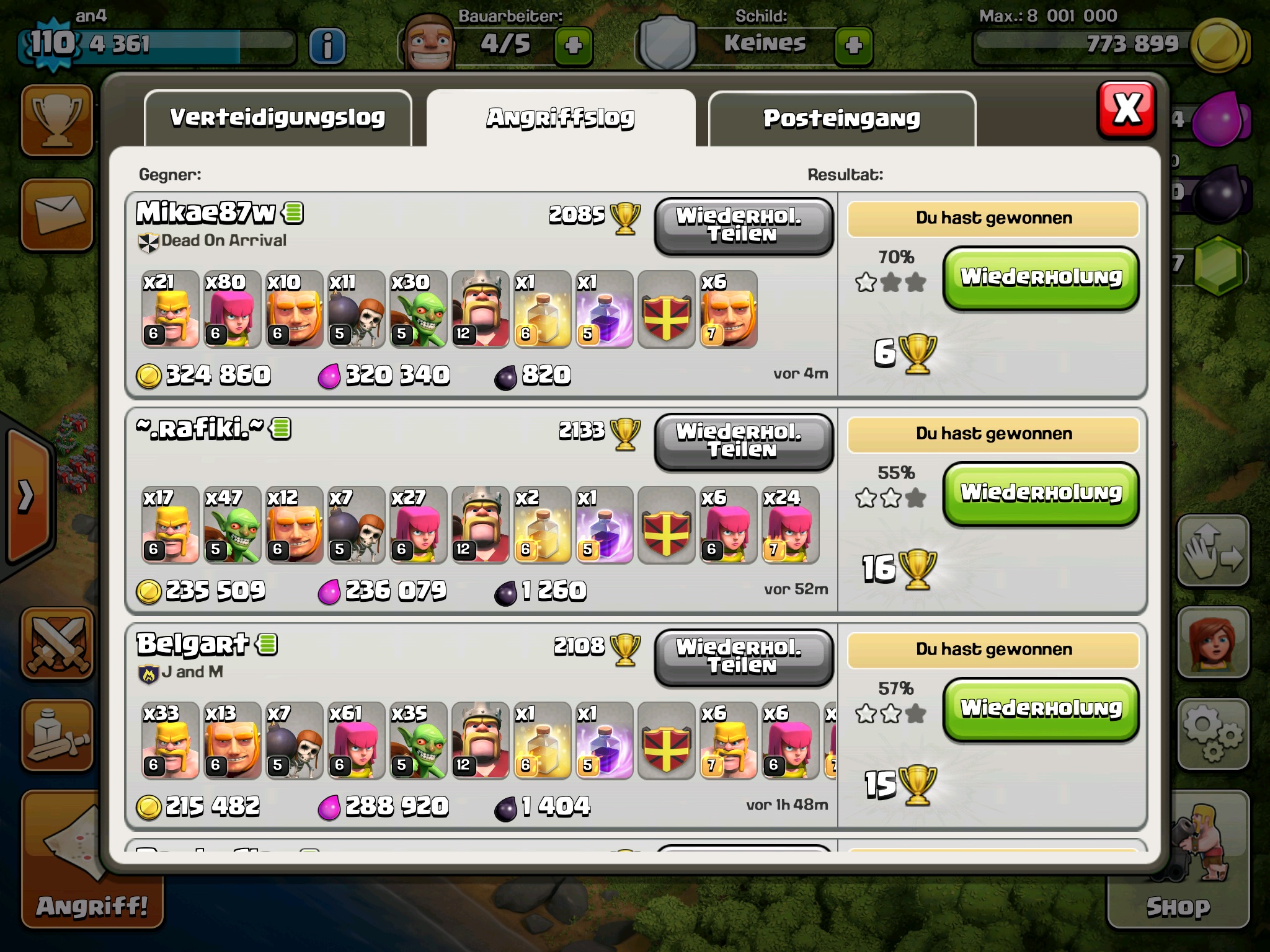Watch the Wiederholung of the Belgart attack
The width and height of the screenshot is (1270, 952).
click(x=1041, y=709)
